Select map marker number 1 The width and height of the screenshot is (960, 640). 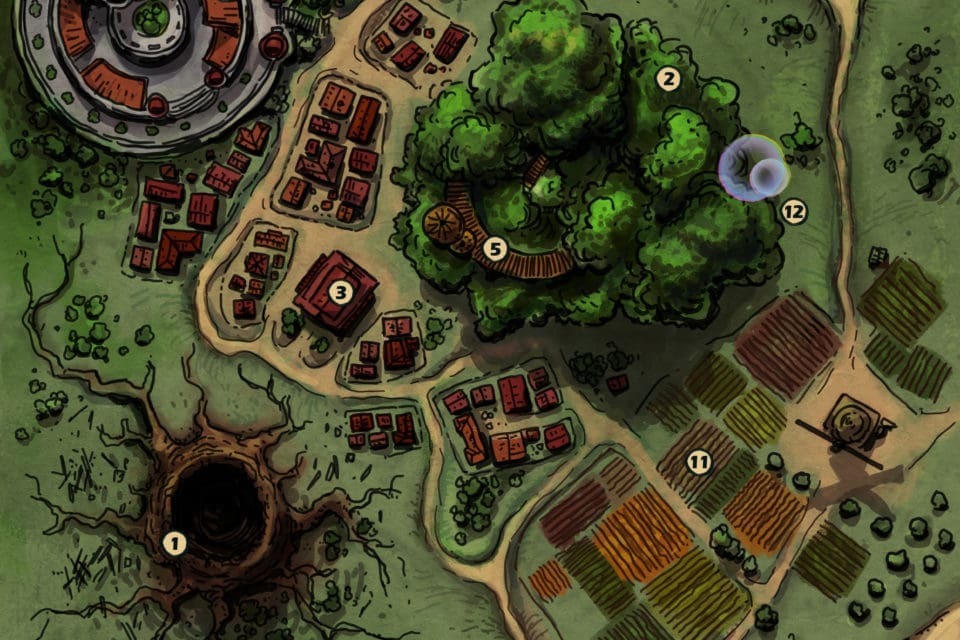[175, 543]
